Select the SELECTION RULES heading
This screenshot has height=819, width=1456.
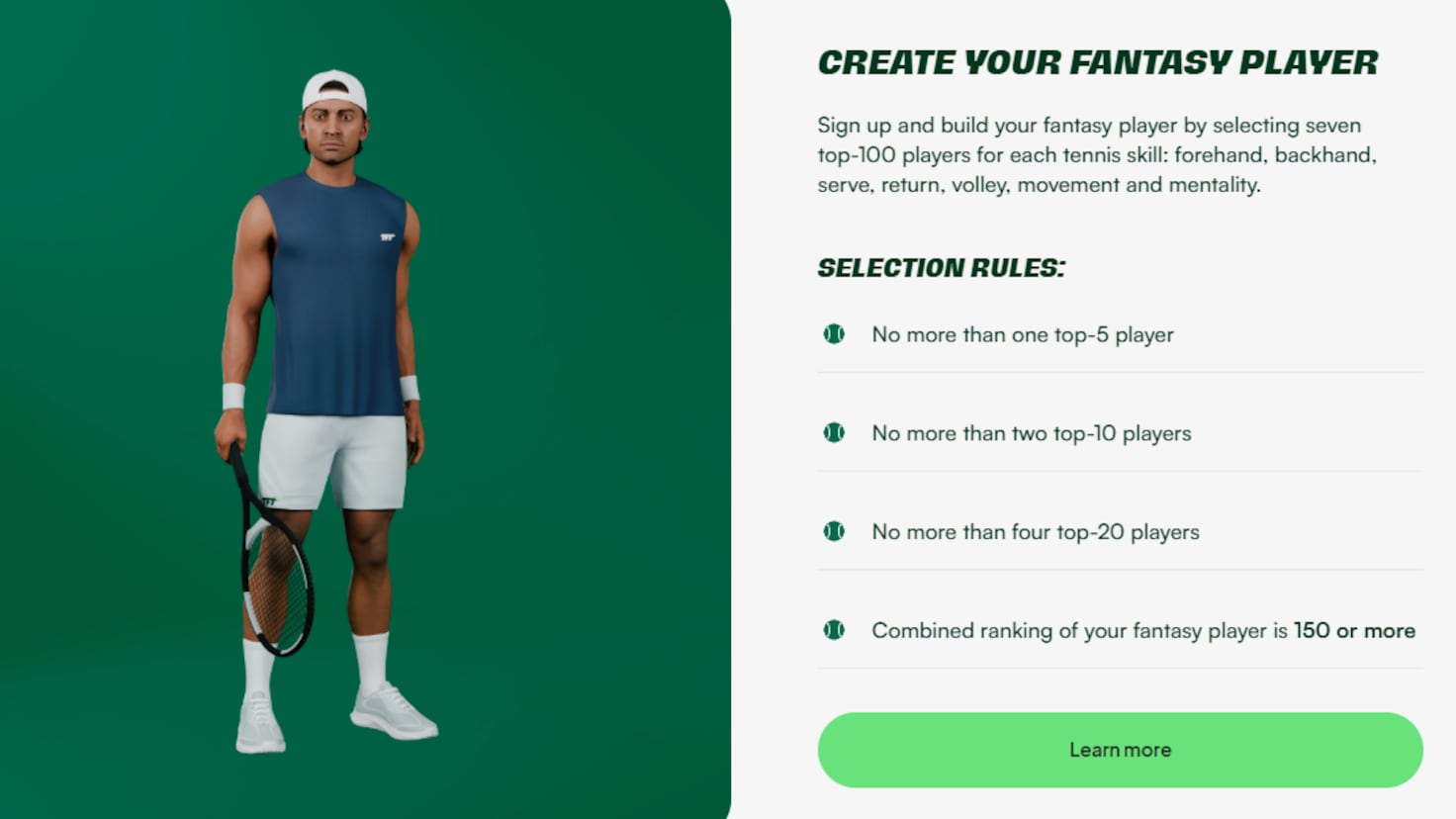942,266
